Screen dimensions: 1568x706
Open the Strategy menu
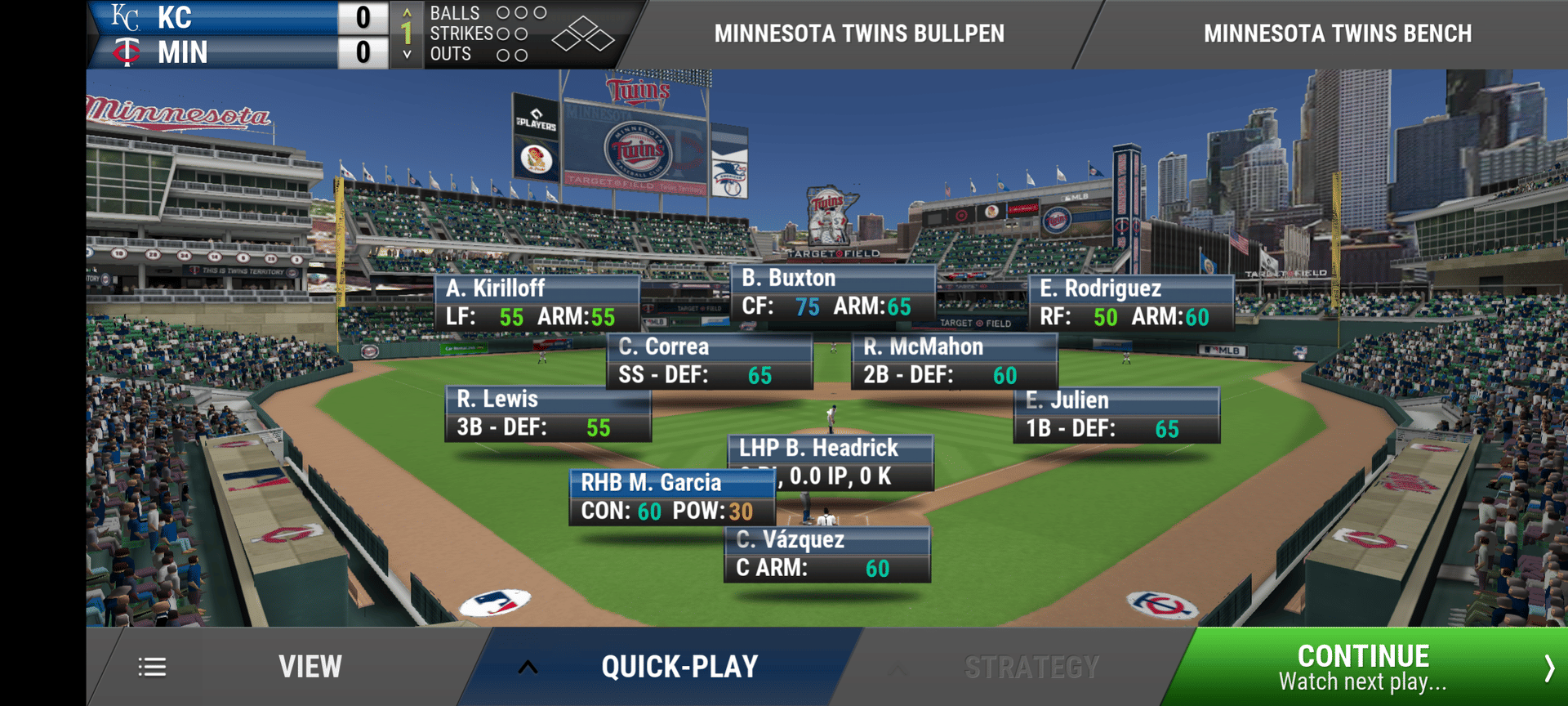click(1031, 668)
